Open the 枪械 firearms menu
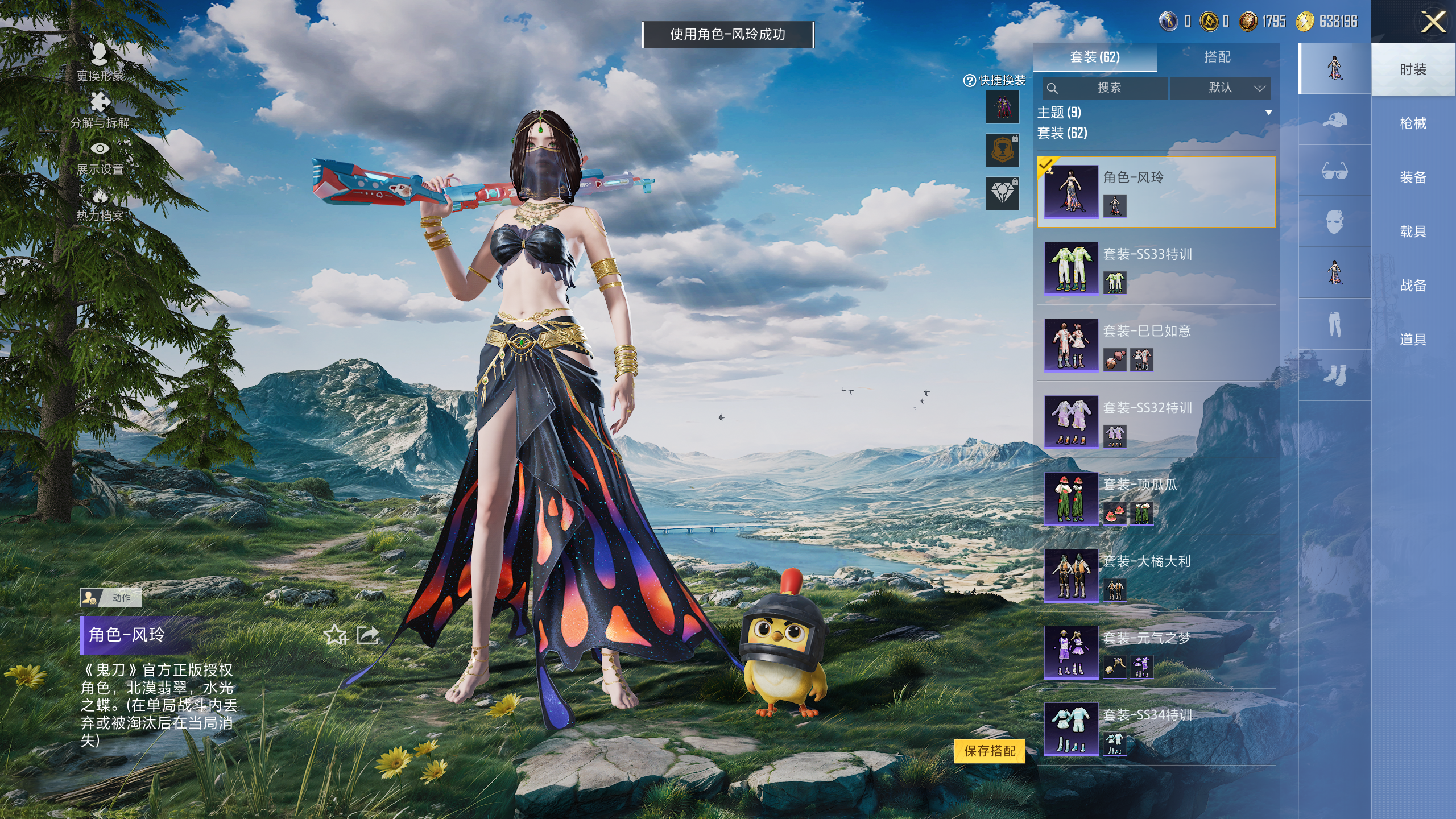The image size is (1456, 819). click(x=1413, y=123)
